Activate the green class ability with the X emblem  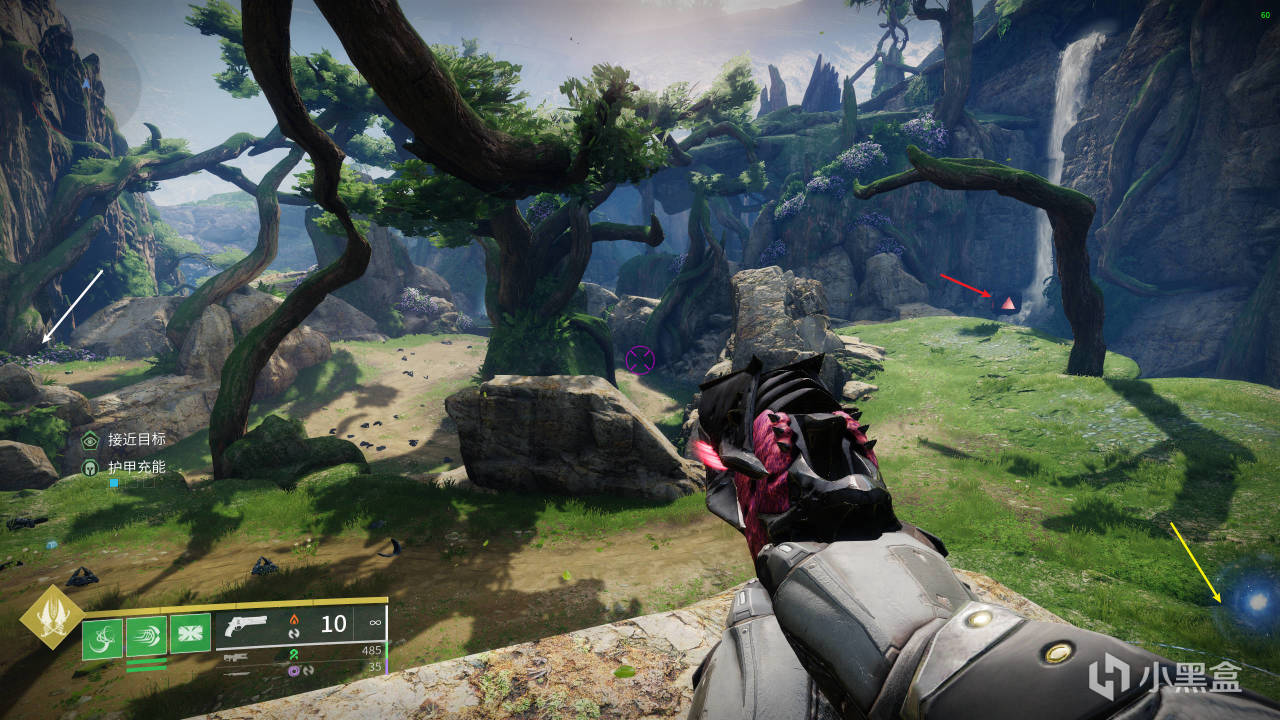tap(190, 633)
